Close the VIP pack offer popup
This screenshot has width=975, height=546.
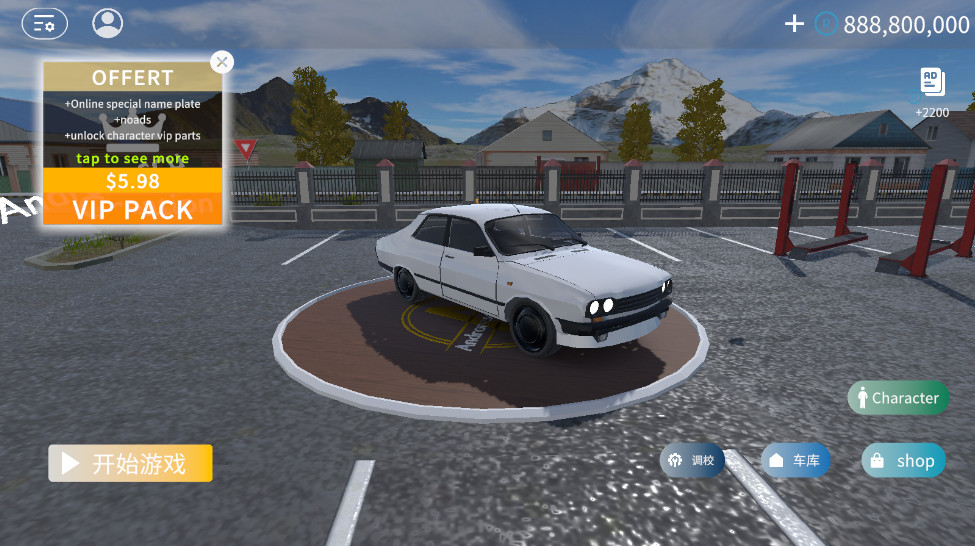click(222, 62)
